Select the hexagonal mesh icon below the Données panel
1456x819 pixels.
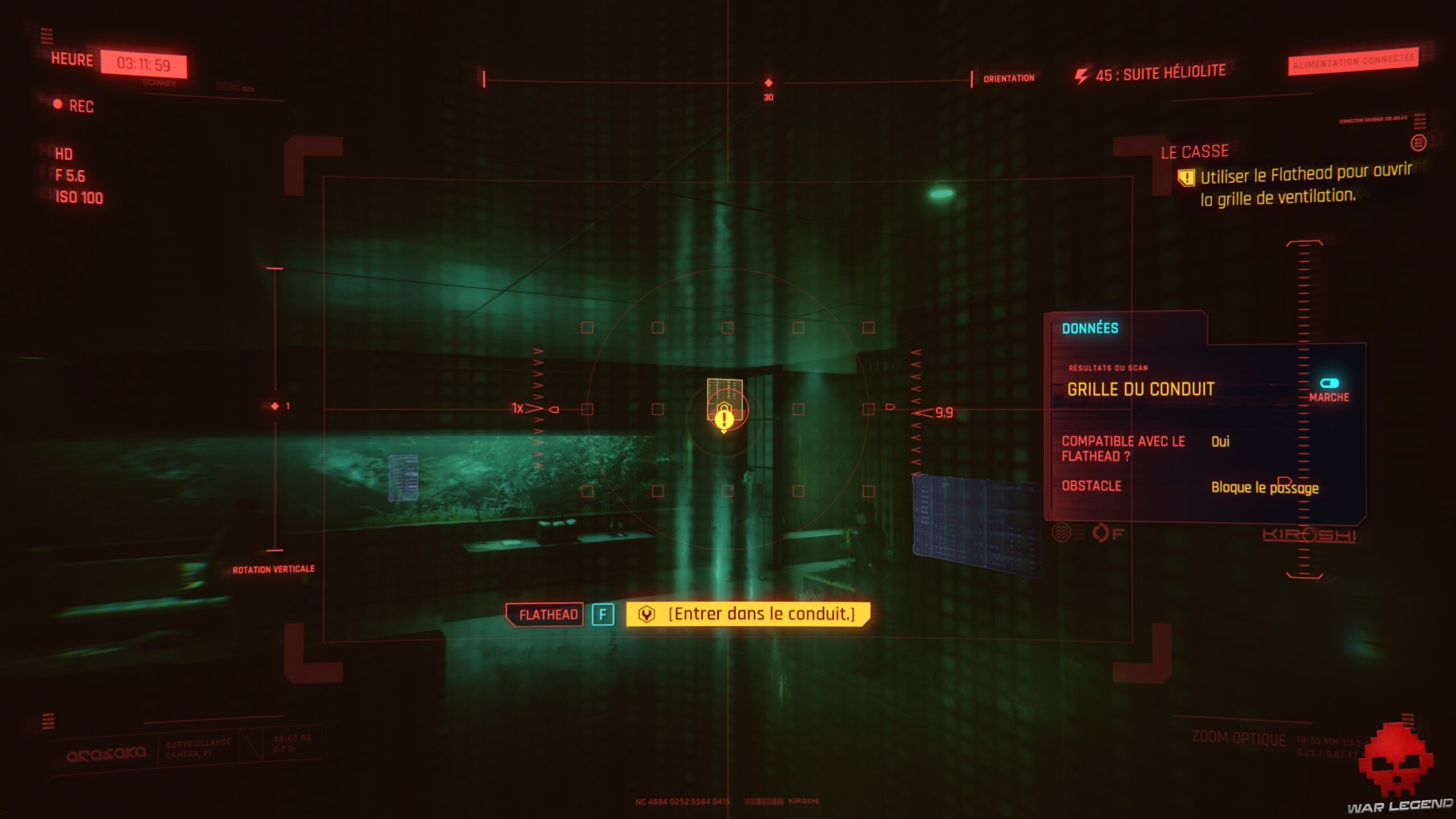click(1060, 532)
